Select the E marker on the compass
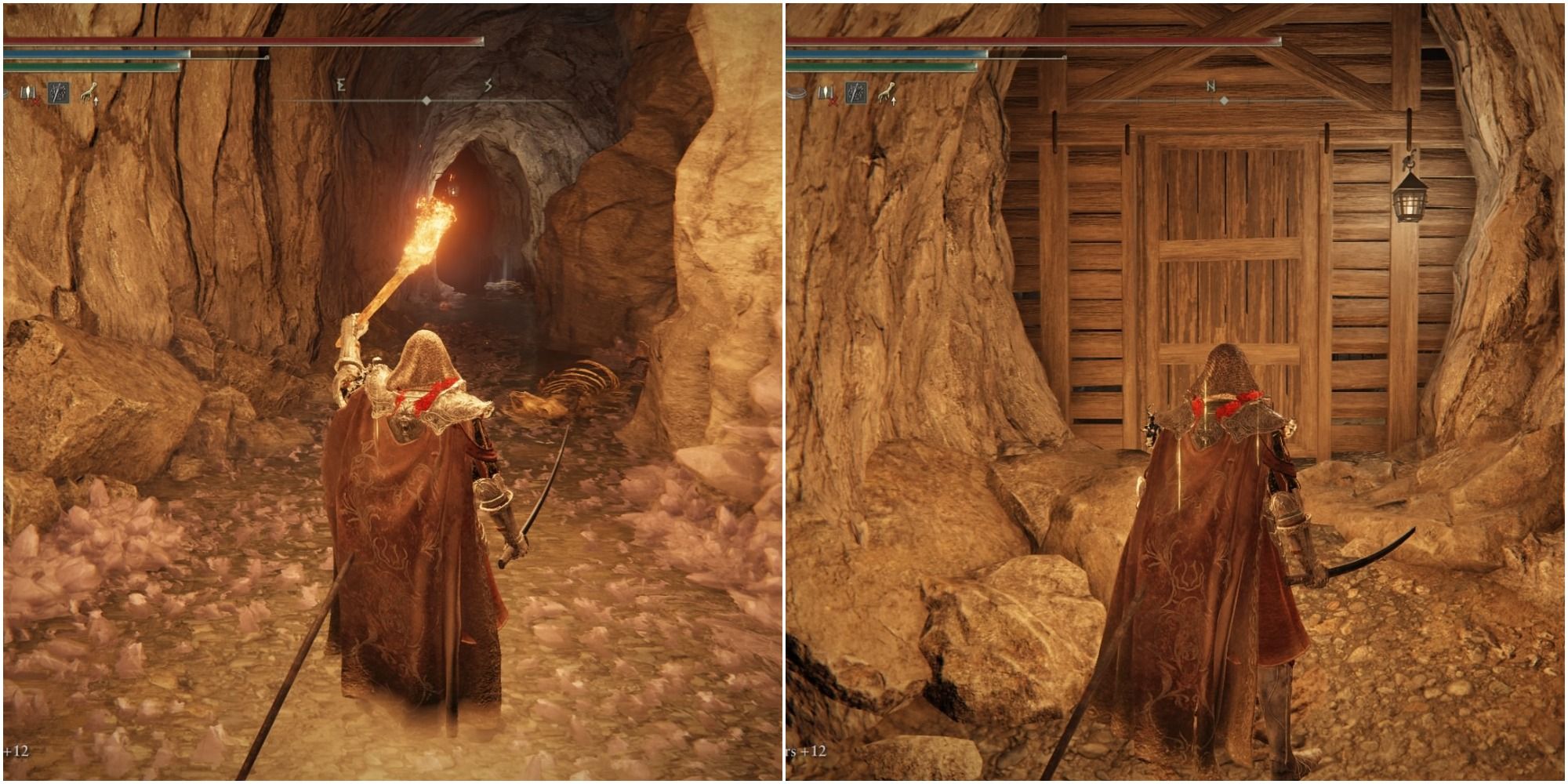The height and width of the screenshot is (784, 1568). [x=342, y=85]
